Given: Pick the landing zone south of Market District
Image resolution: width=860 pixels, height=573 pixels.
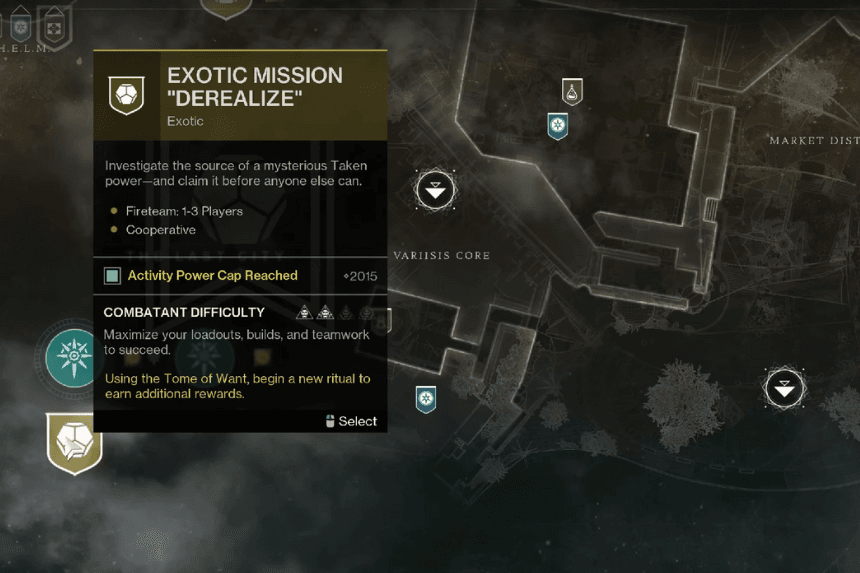Looking at the screenshot, I should coord(785,388).
